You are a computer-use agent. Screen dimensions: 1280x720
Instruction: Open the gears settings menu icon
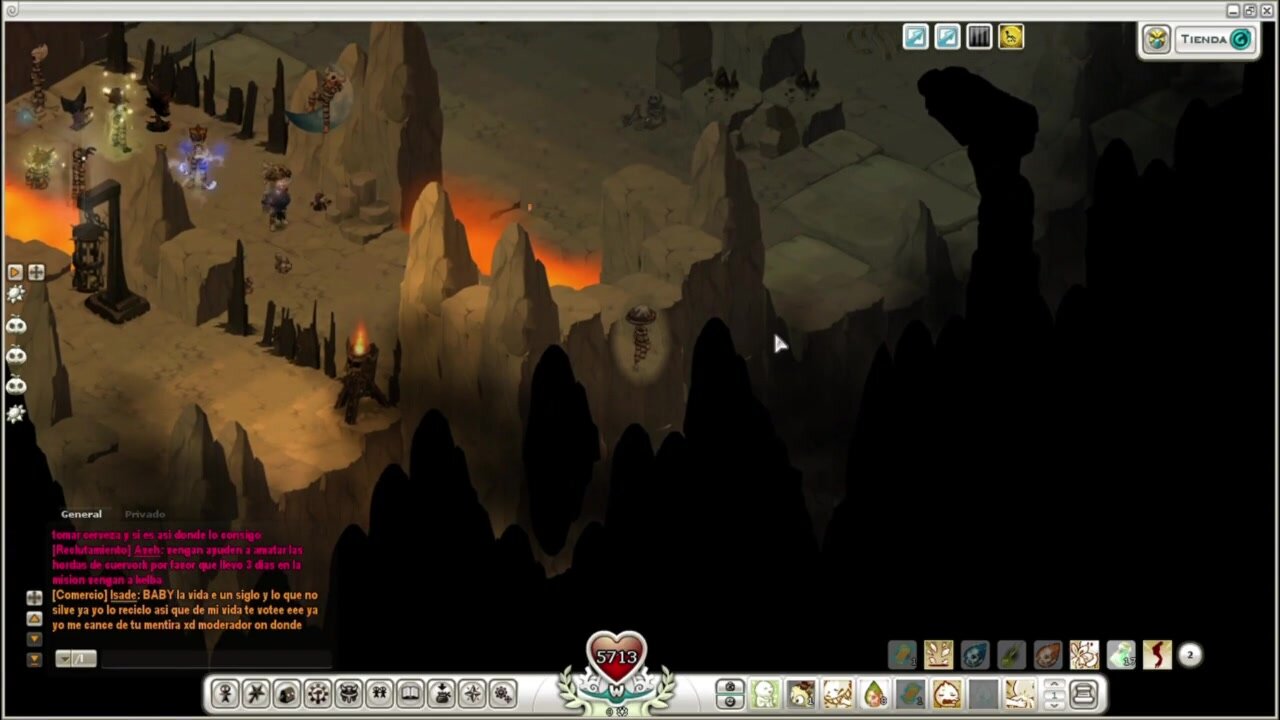tap(503, 693)
